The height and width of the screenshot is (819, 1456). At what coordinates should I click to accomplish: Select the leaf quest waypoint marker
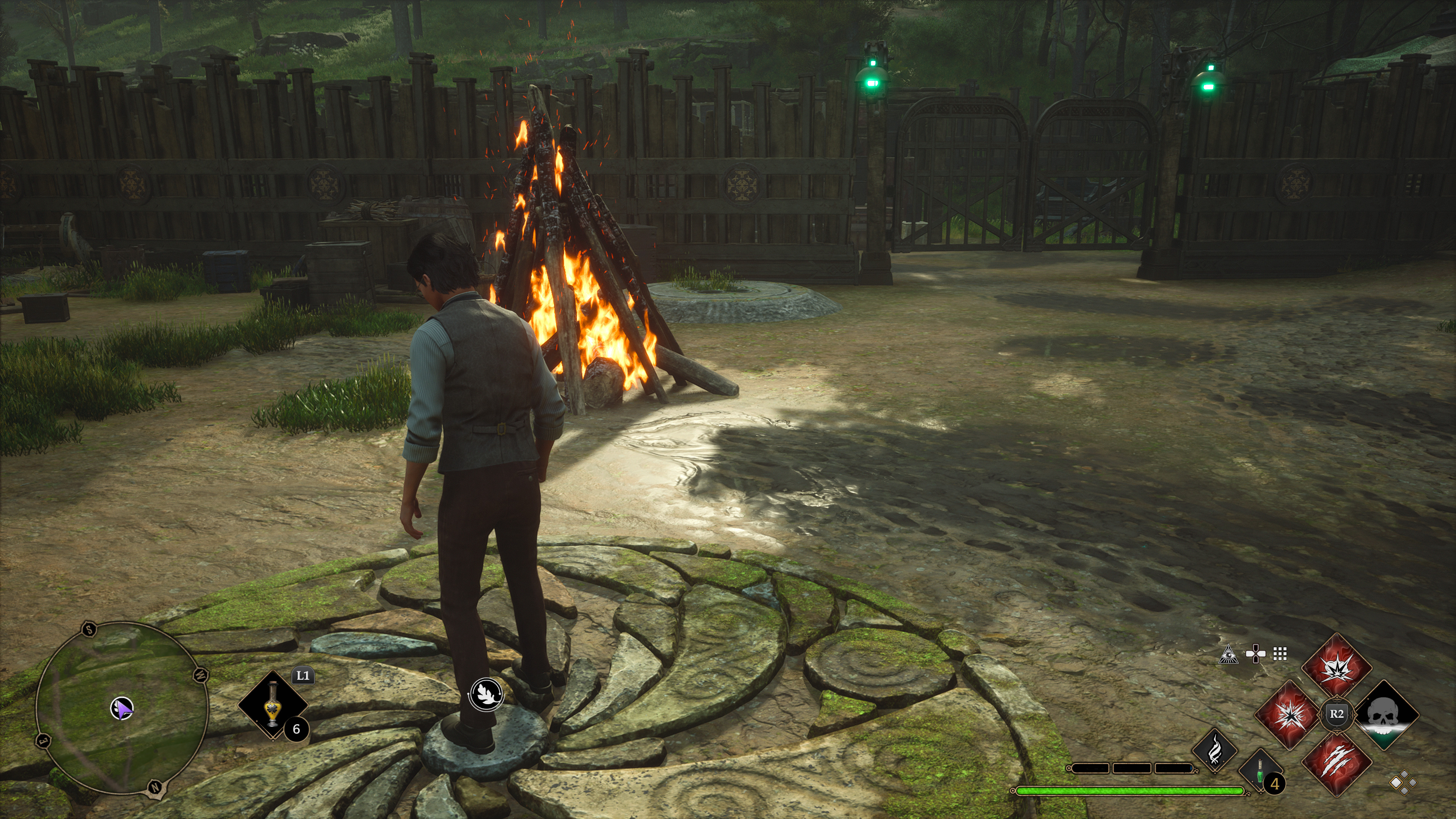tap(486, 693)
